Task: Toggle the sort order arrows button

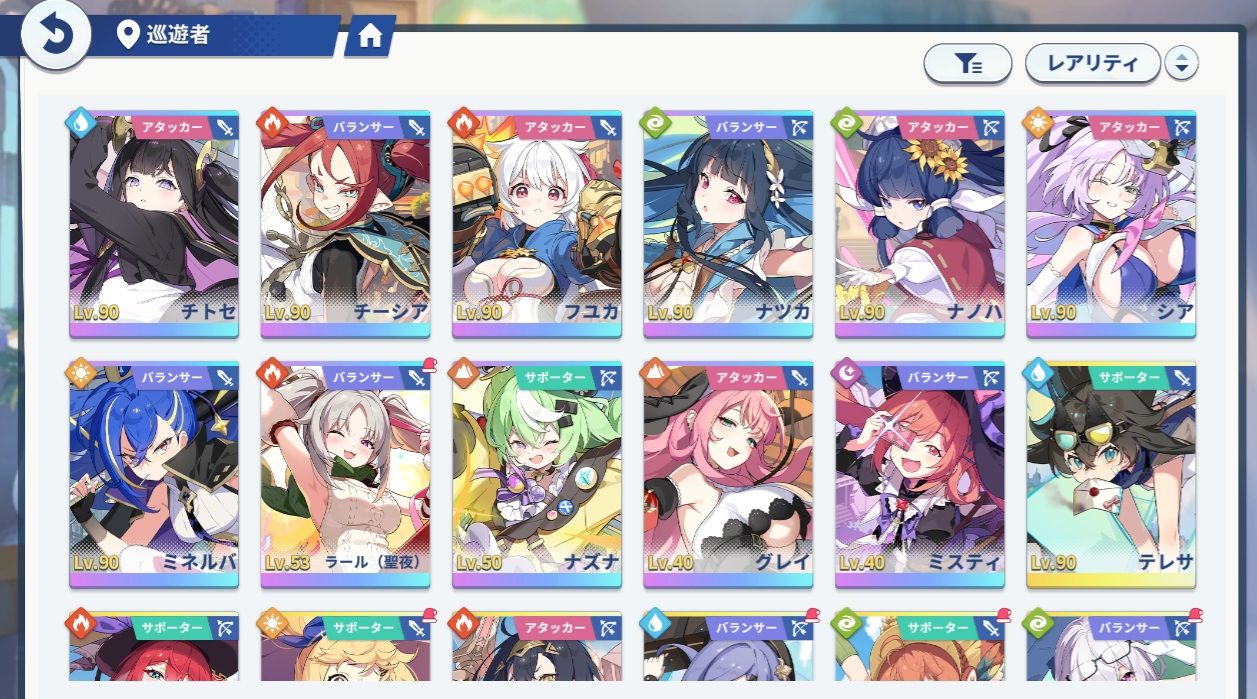Action: click(x=1182, y=64)
